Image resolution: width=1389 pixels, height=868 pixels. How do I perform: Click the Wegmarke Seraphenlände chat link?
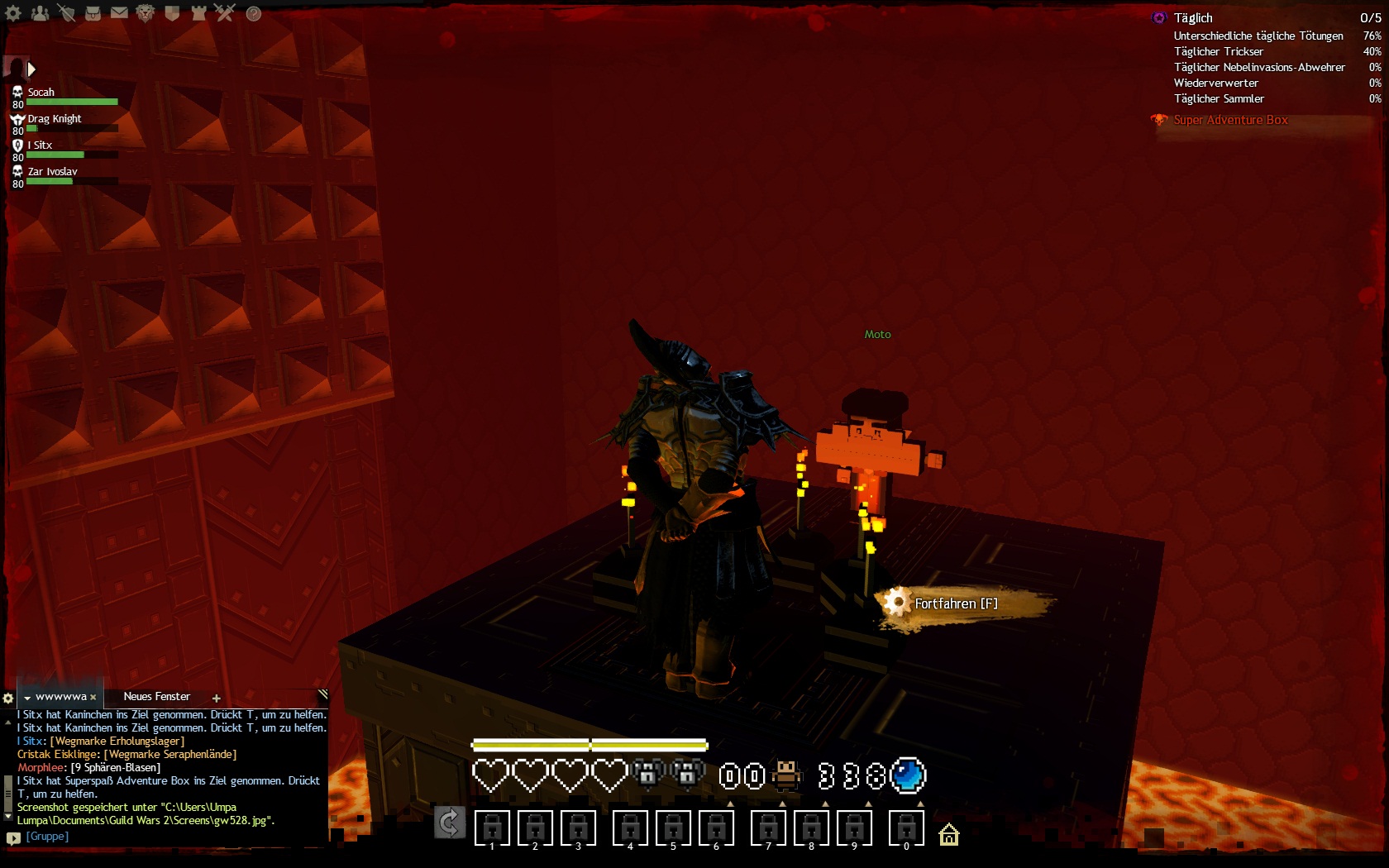pyautogui.click(x=170, y=754)
